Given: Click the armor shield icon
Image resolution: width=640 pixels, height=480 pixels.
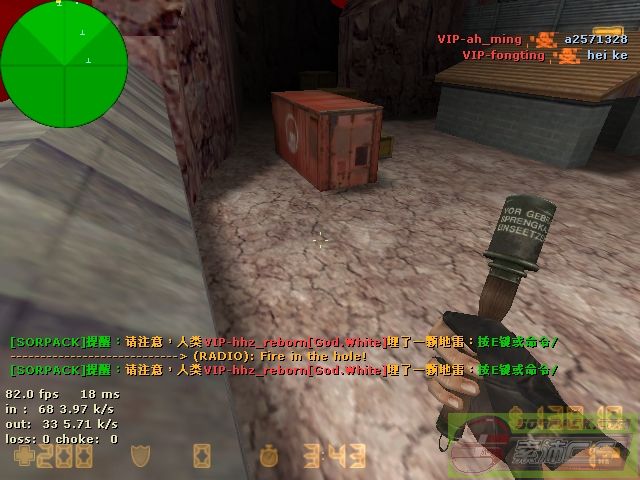Looking at the screenshot, I should coord(141,458).
